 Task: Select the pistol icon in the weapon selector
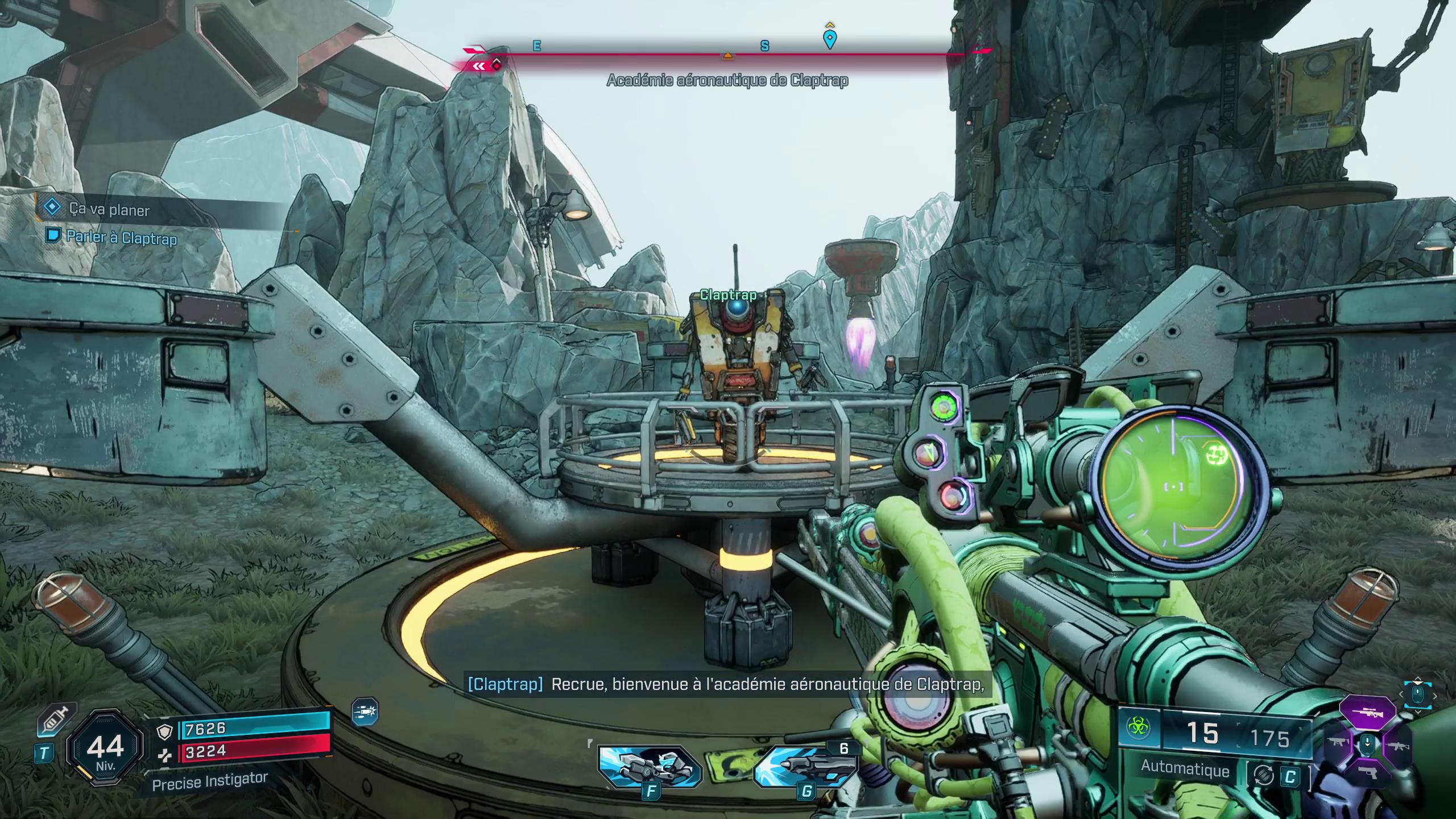(1368, 773)
